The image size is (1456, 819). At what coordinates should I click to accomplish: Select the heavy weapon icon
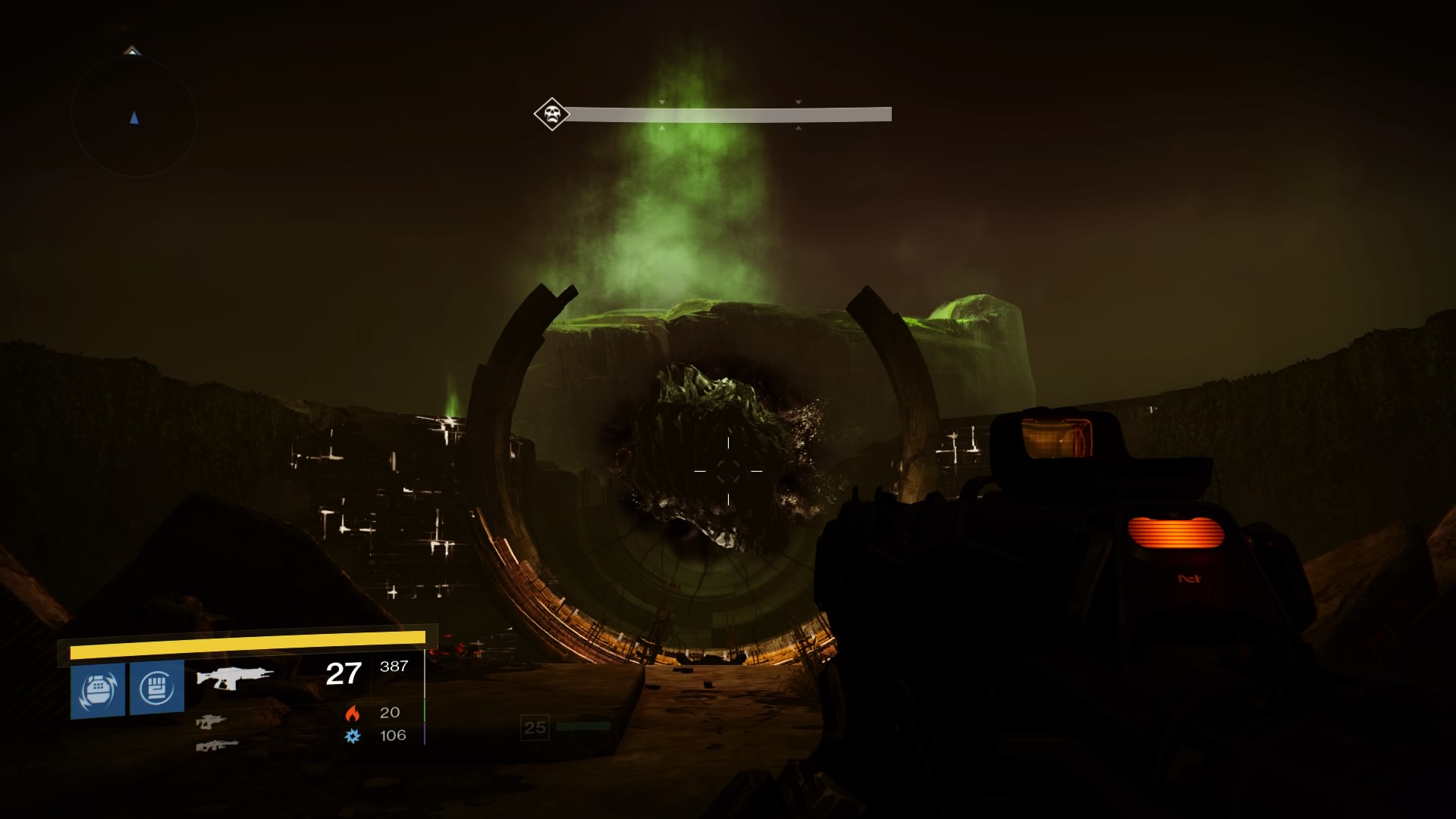pos(217,745)
